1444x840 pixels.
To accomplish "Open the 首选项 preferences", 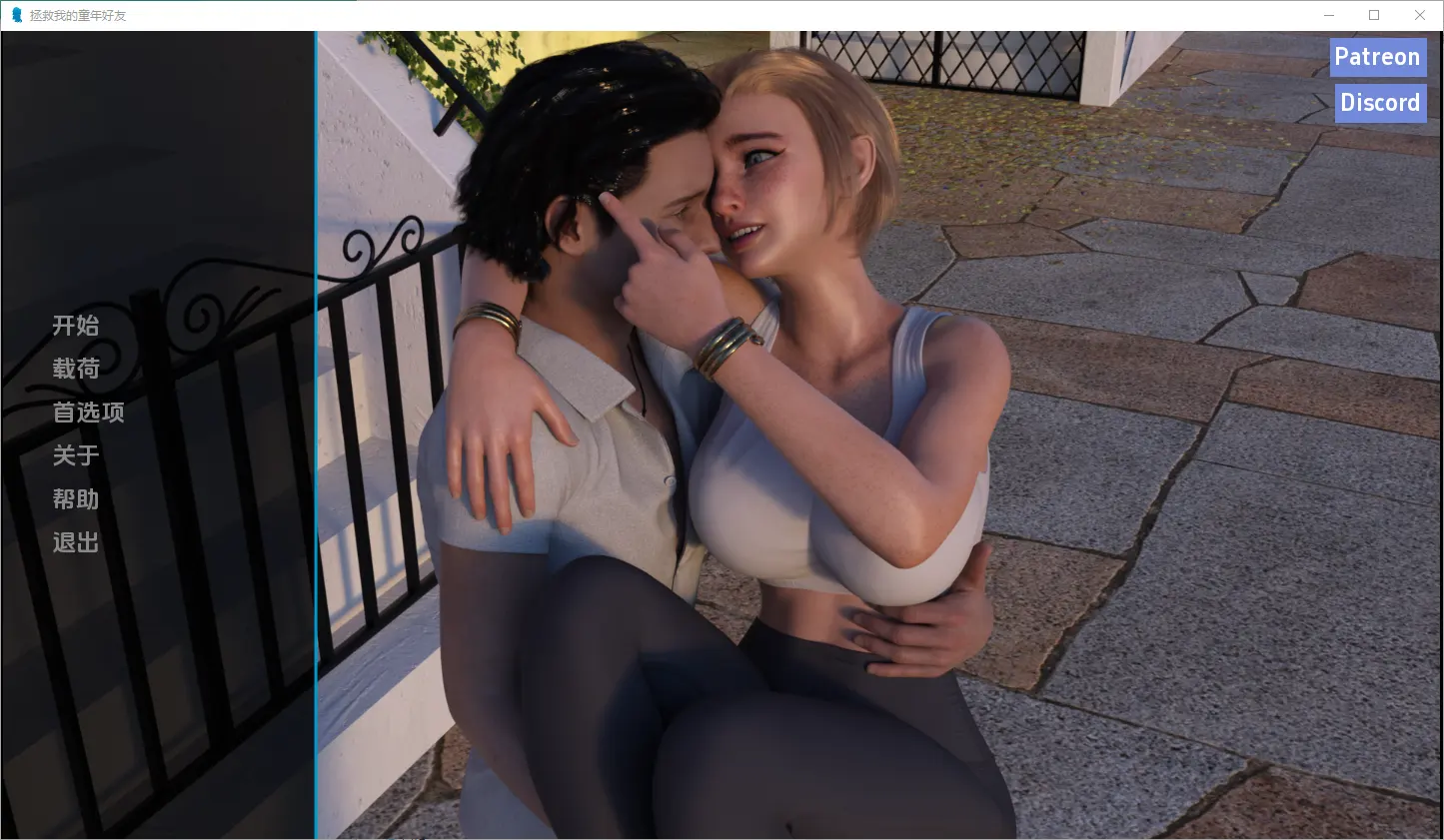I will point(88,413).
